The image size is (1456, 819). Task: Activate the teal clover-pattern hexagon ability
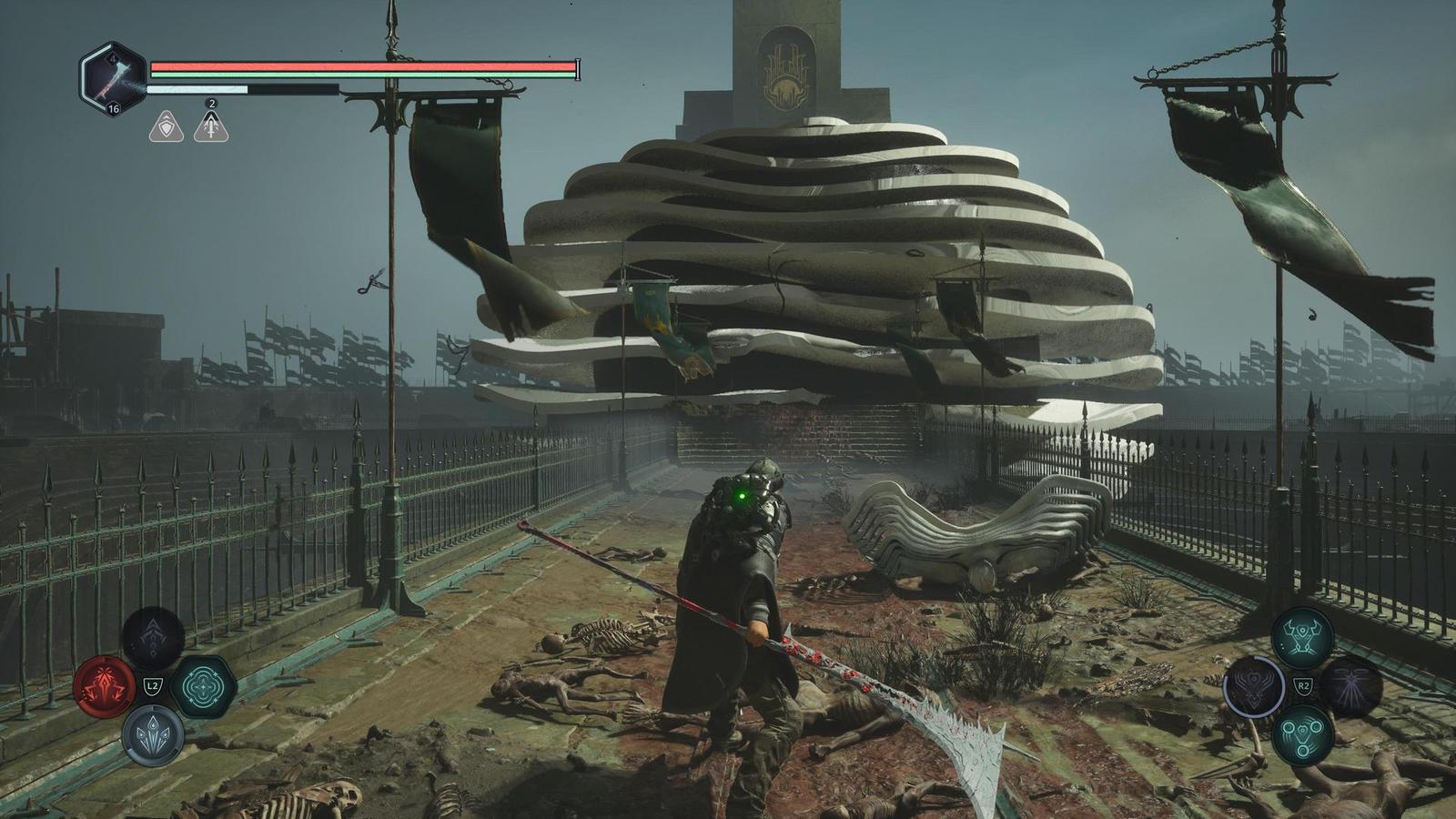[203, 686]
